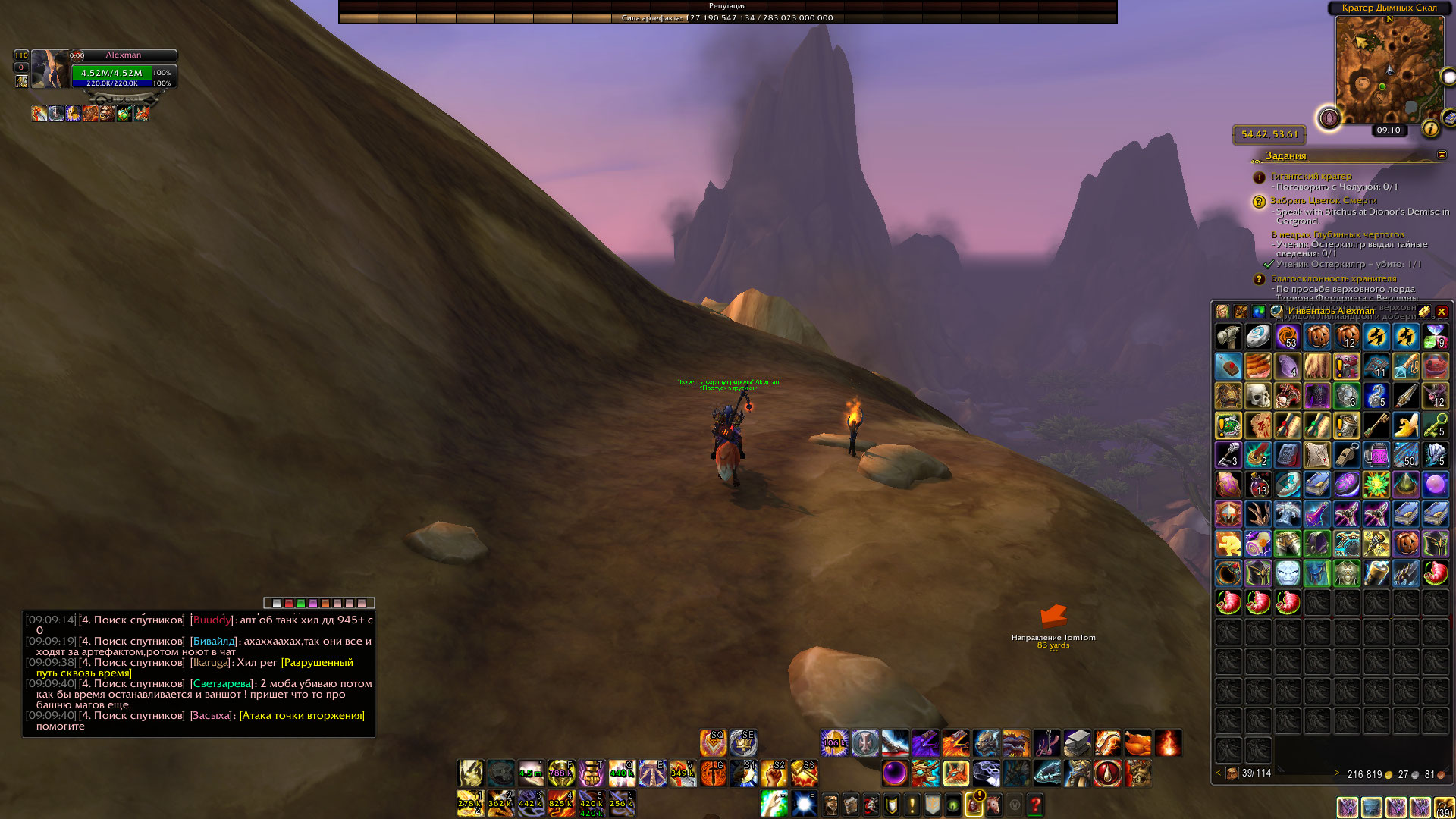Click the yellow info button beside minimap
This screenshot has height=819, width=1456.
[x=1430, y=129]
